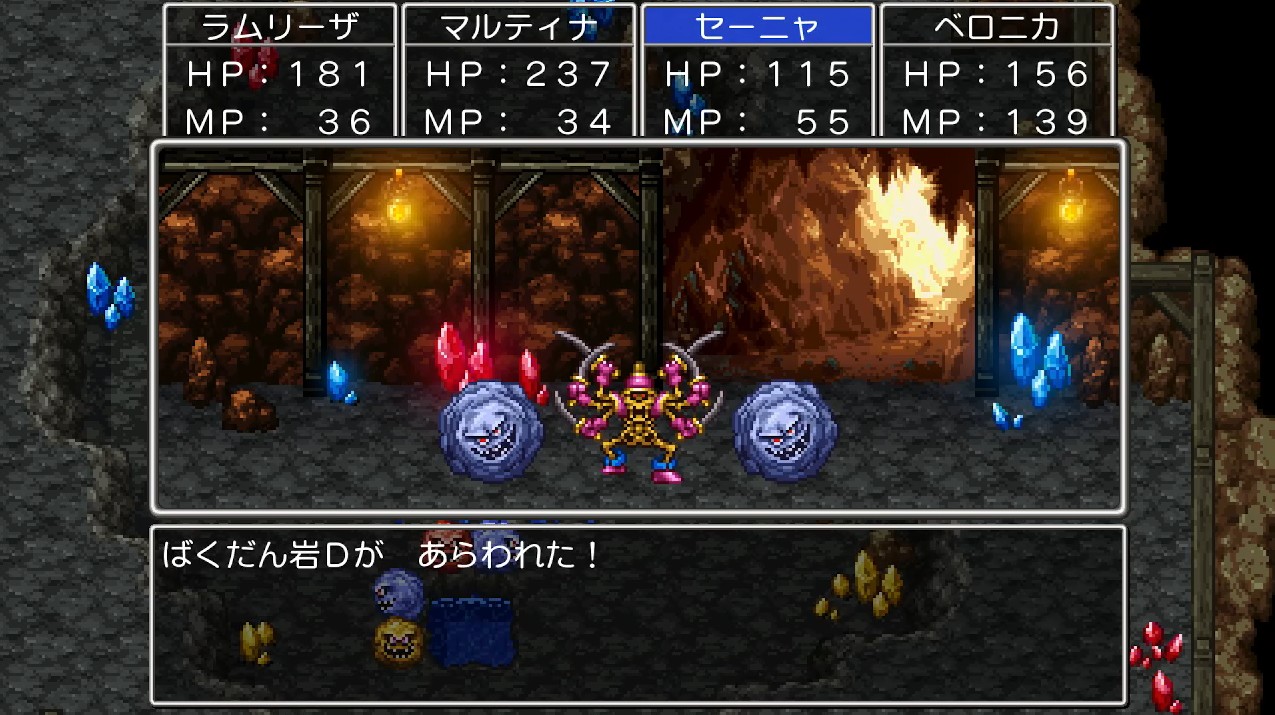1275x715 pixels.
Task: Select the マルティナ party status panel
Action: [x=518, y=72]
